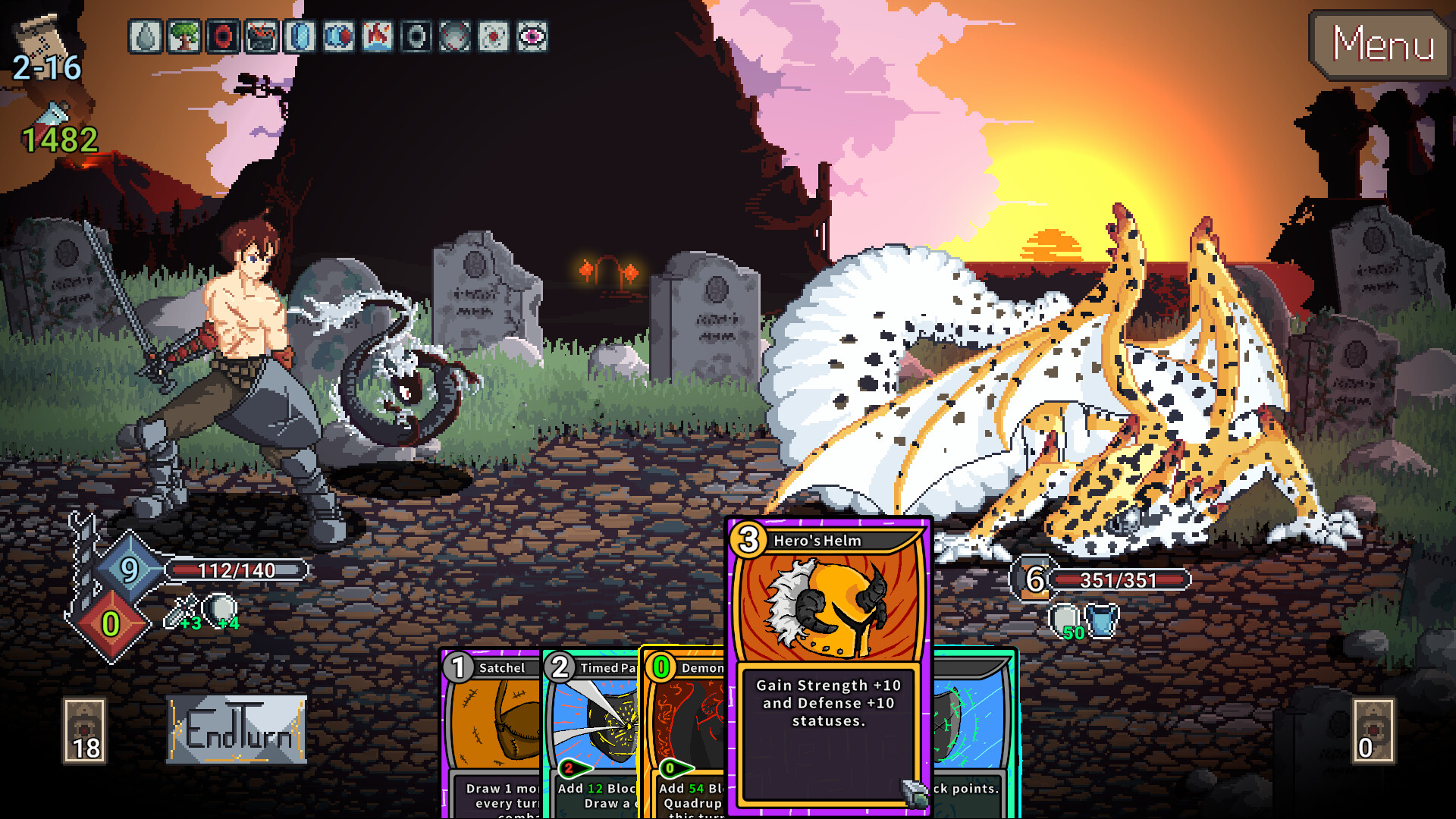Inspect the eye relic icon at top bar's end
The width and height of the screenshot is (1456, 819).
[533, 36]
